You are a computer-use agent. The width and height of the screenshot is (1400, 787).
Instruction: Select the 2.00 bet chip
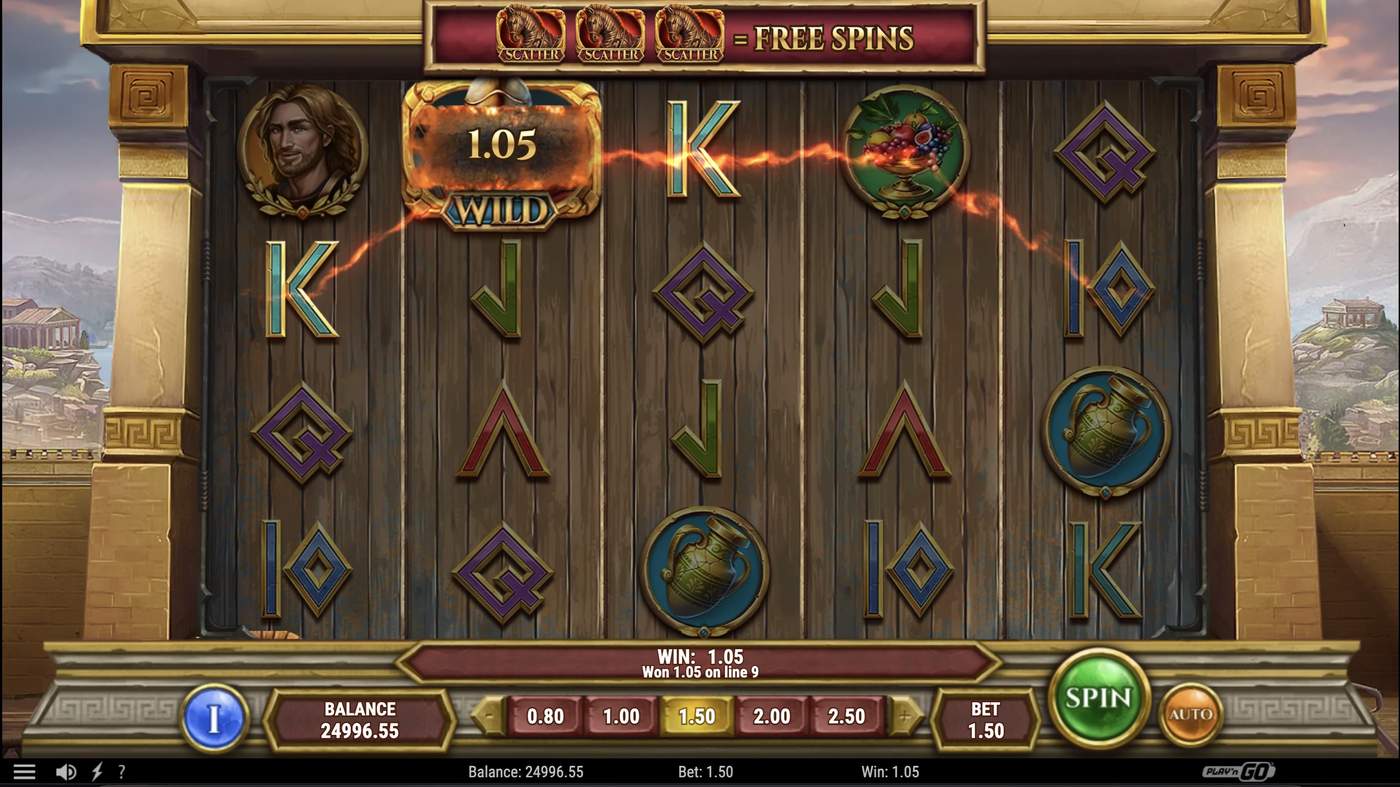773,716
